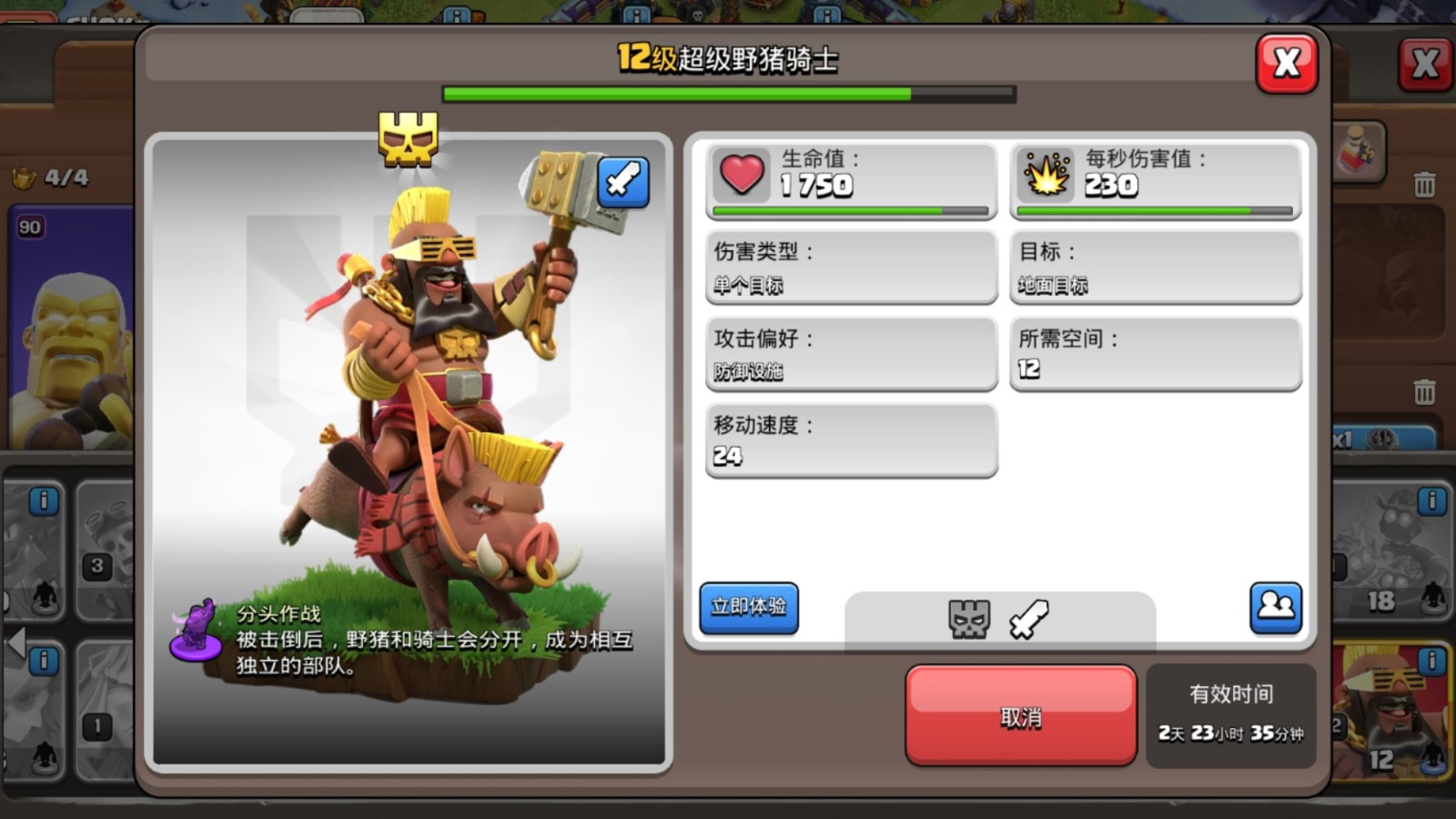This screenshot has height=819, width=1456.
Task: Open the clan members icon at bottom right of panel
Action: [x=1277, y=606]
